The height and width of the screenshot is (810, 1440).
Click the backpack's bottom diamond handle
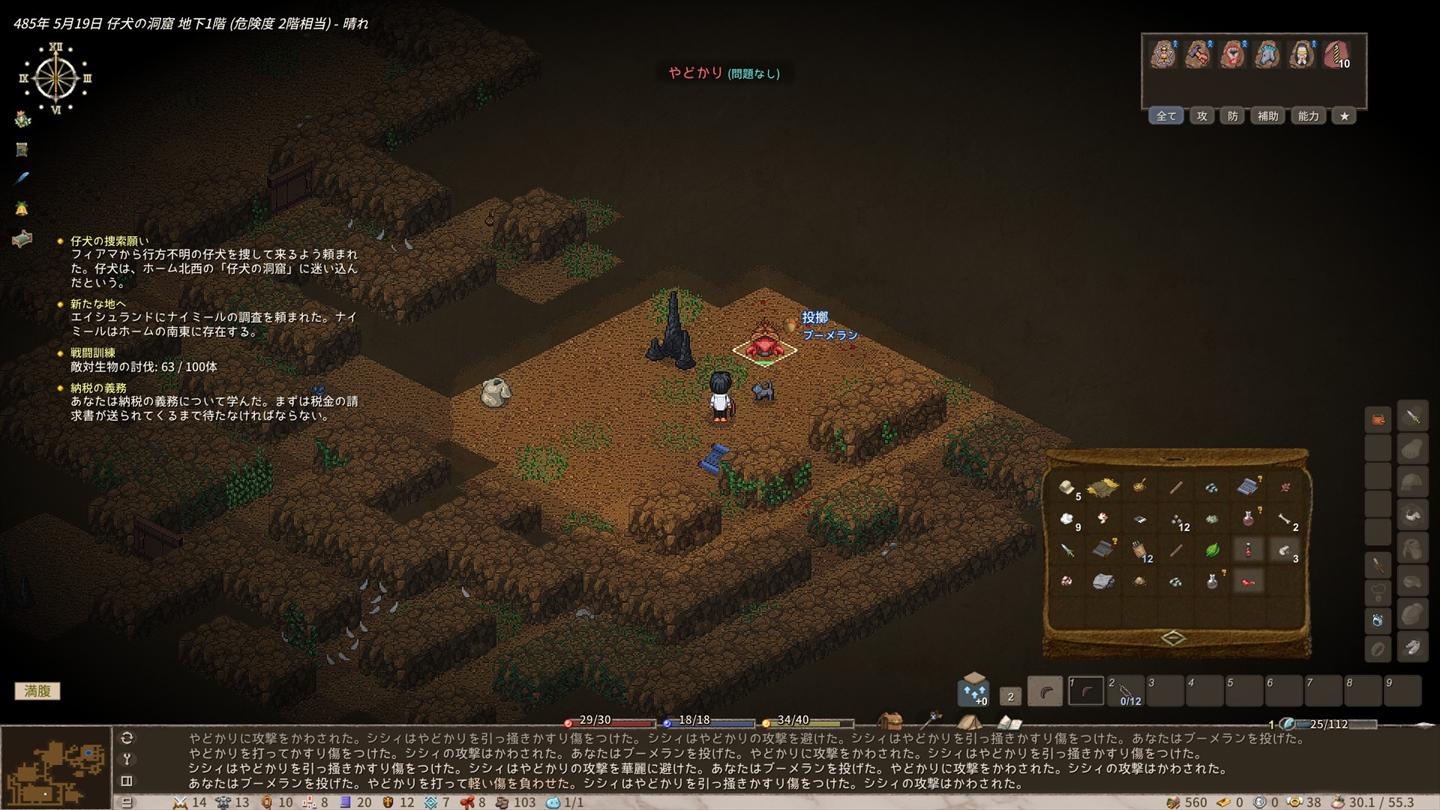click(x=1173, y=638)
